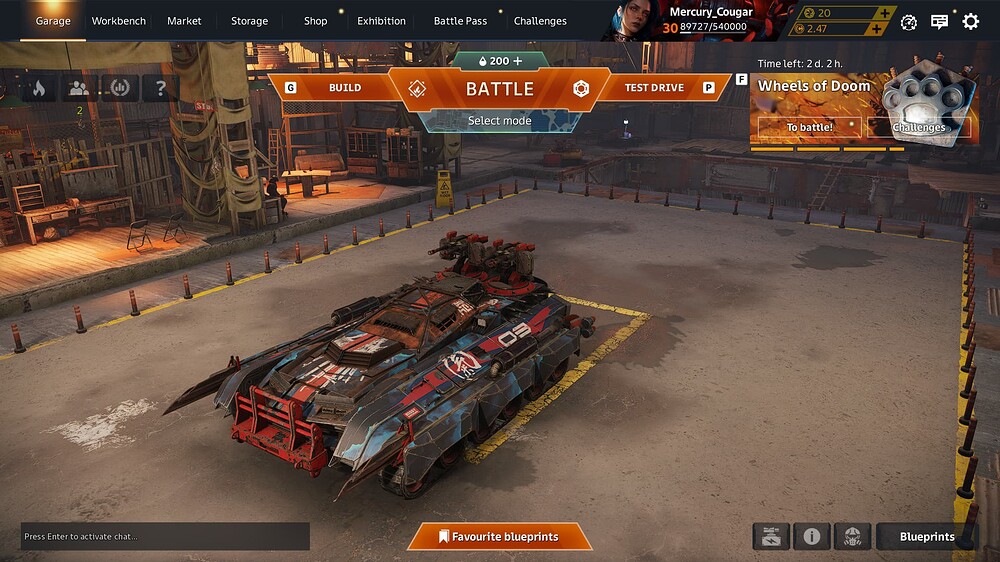
Task: Open the Battle Pass tab
Action: coord(460,21)
